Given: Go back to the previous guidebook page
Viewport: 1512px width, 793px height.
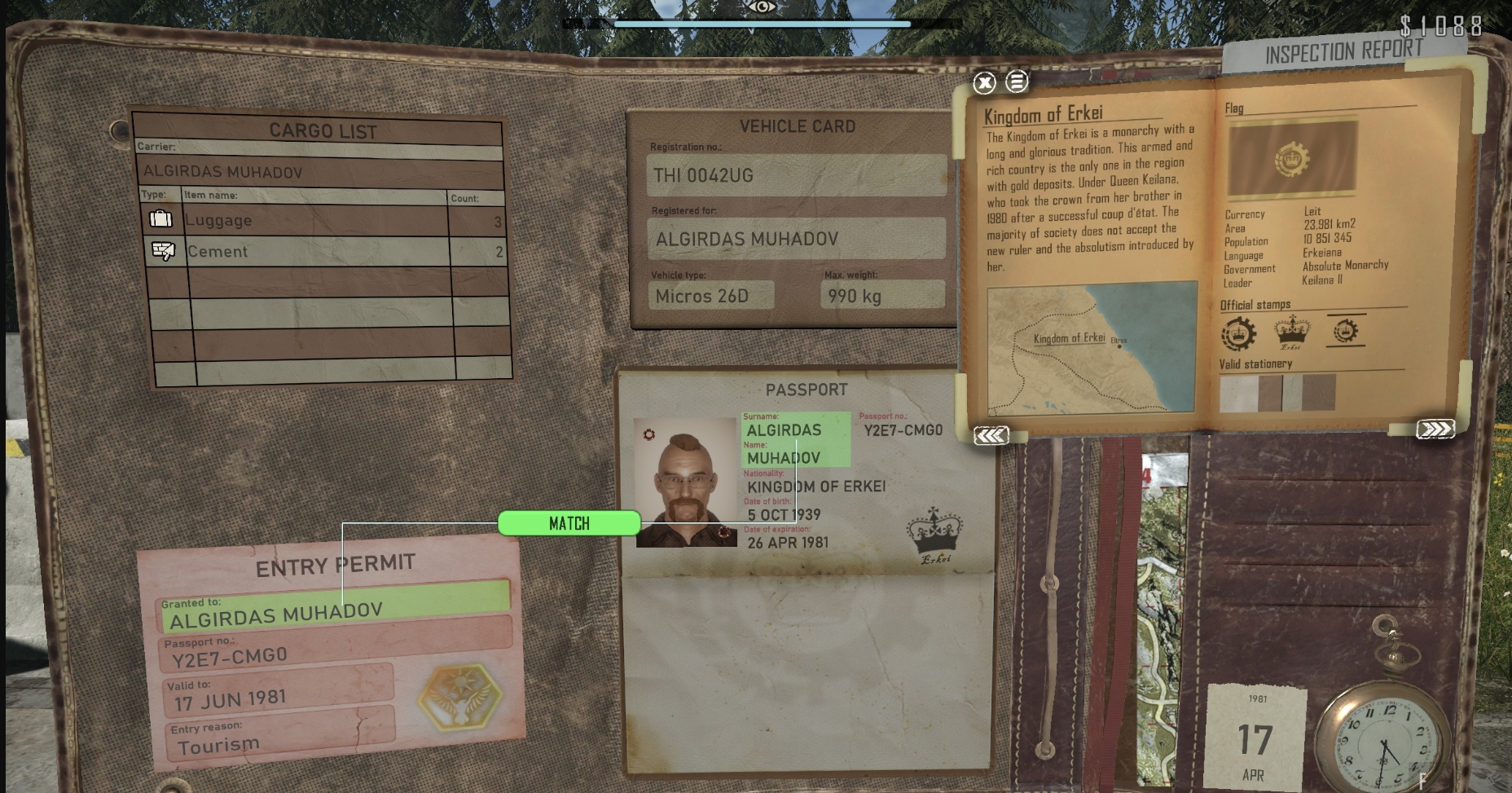Looking at the screenshot, I should pyautogui.click(x=991, y=436).
